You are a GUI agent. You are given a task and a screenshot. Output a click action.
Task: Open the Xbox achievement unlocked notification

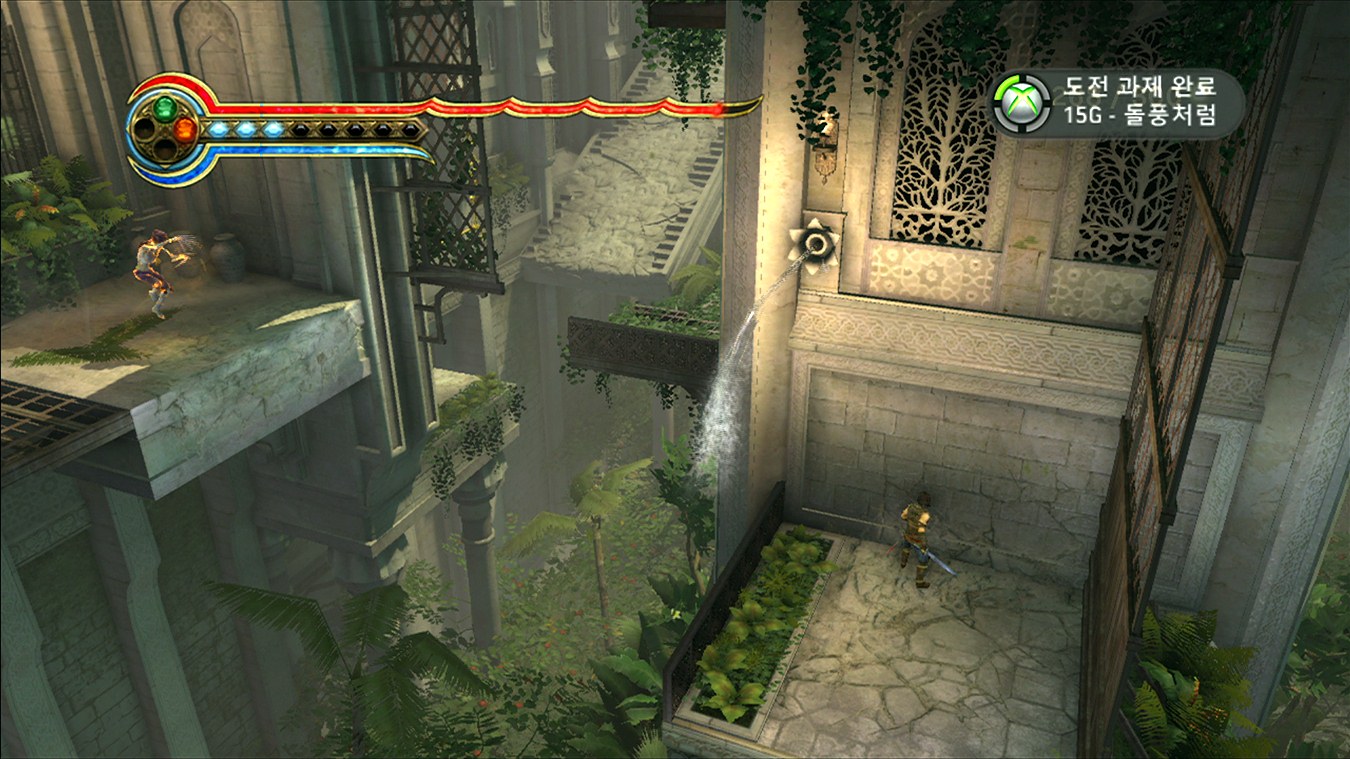[1117, 103]
